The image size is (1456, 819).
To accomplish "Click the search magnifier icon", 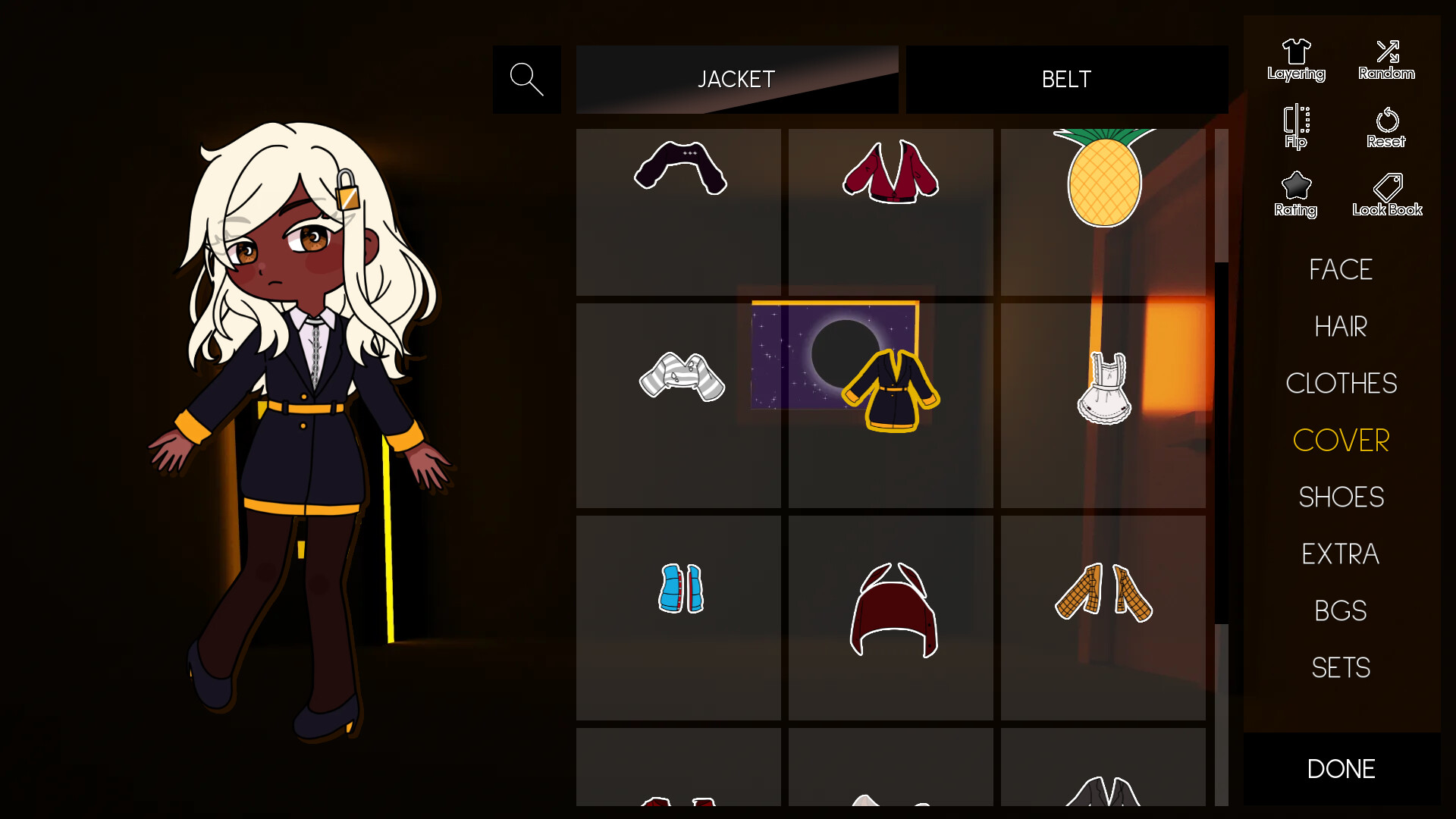I will tap(527, 79).
